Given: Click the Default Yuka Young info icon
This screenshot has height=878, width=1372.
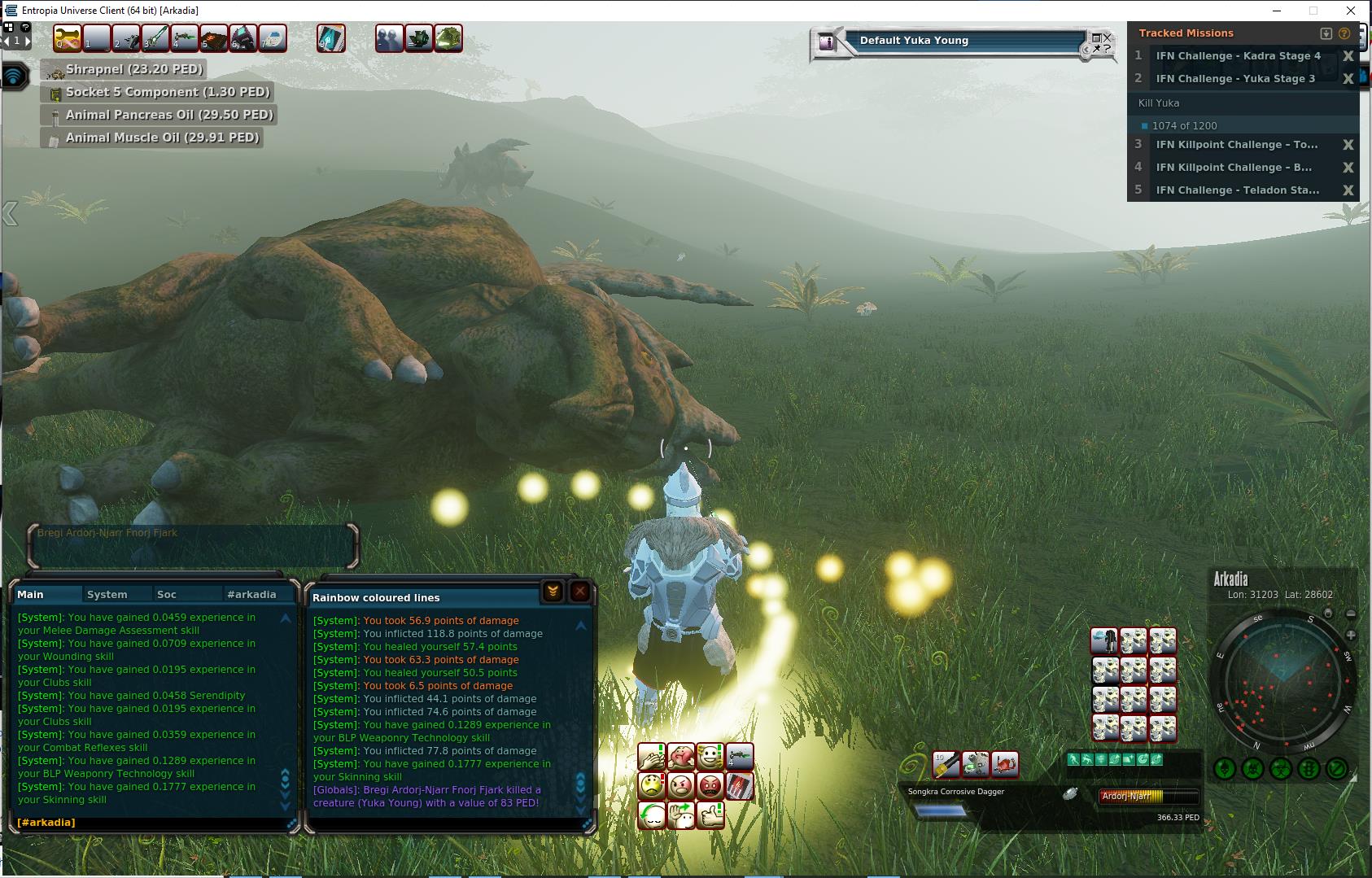Looking at the screenshot, I should [828, 42].
